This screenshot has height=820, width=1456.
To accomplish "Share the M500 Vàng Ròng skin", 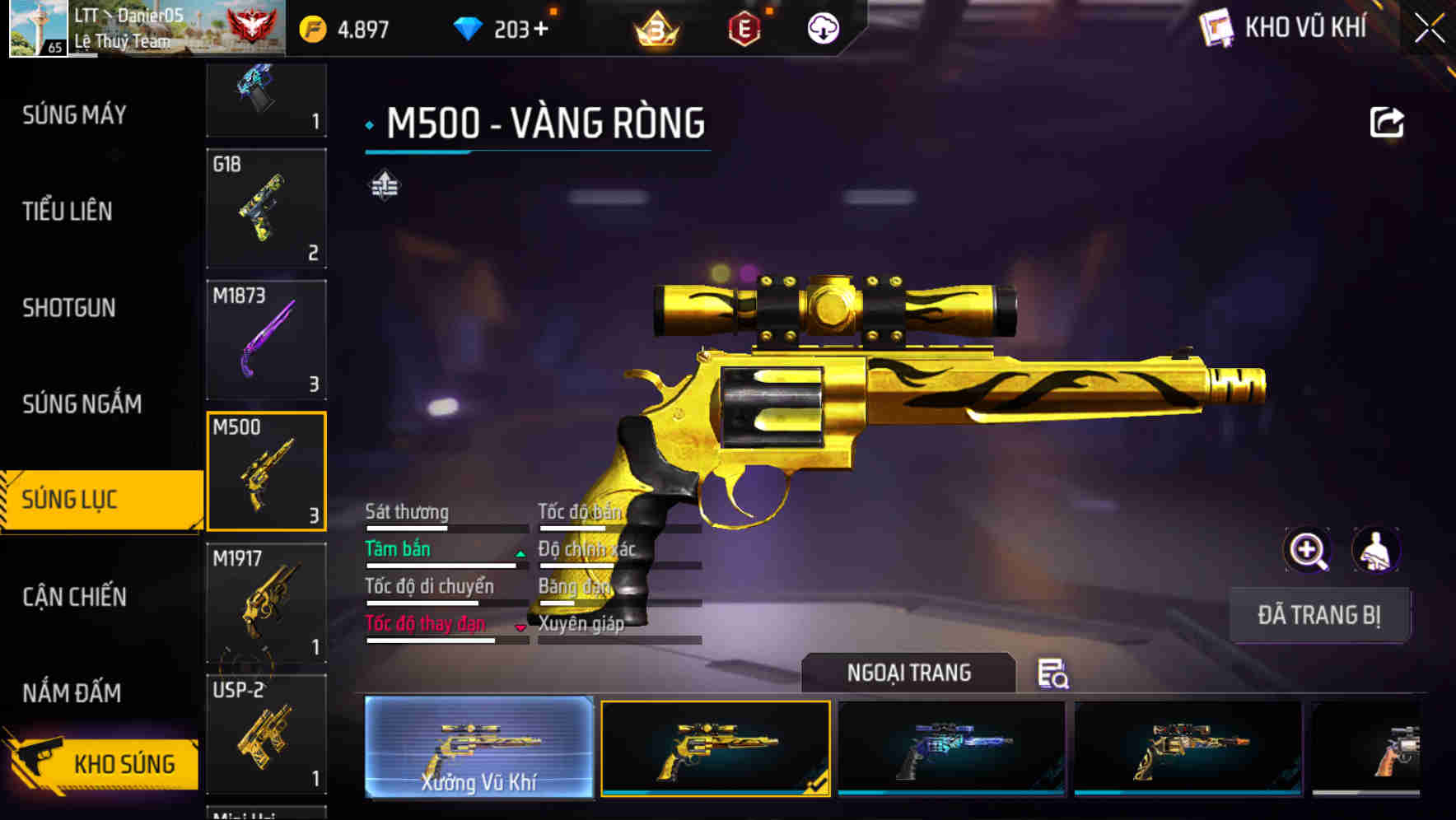I will pos(1388,121).
